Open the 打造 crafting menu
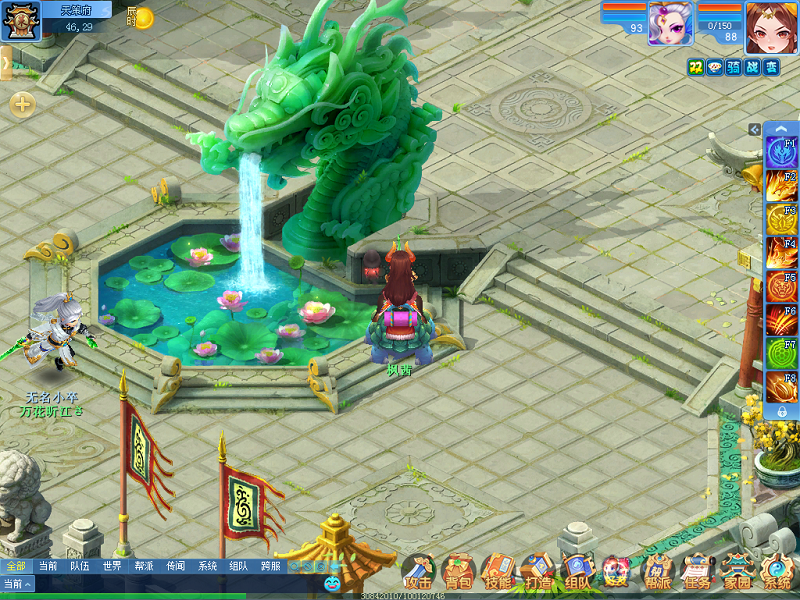The width and height of the screenshot is (800, 600). [x=538, y=573]
